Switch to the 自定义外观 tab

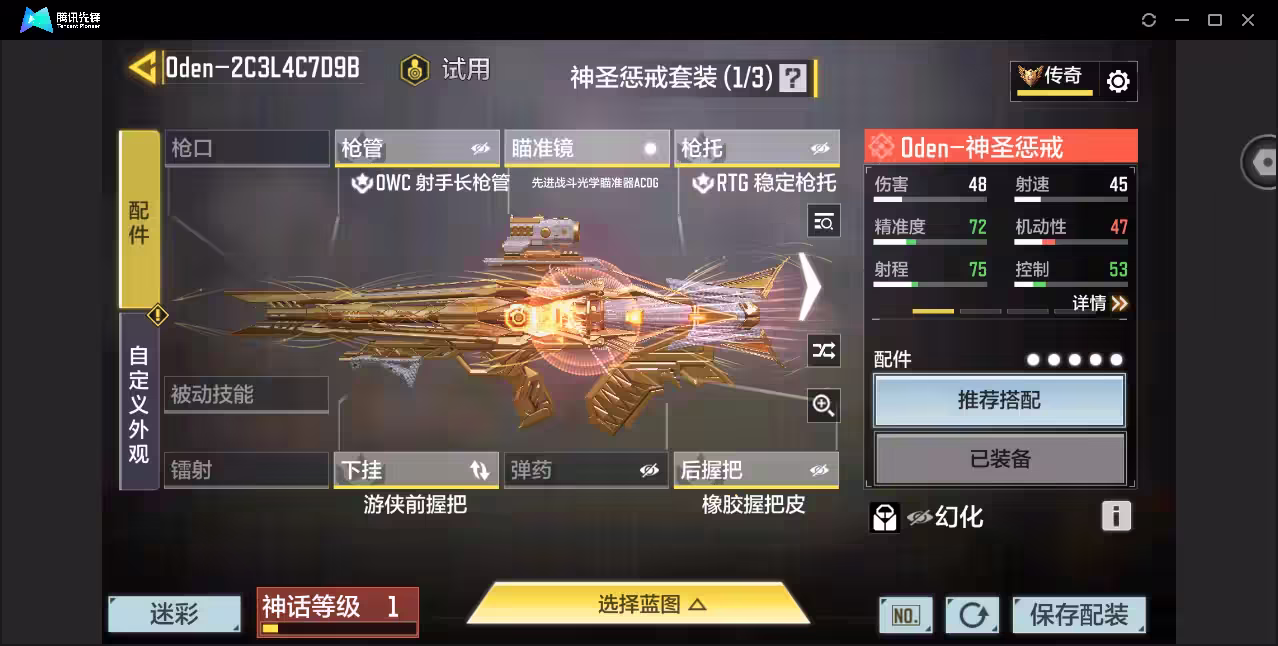point(139,403)
